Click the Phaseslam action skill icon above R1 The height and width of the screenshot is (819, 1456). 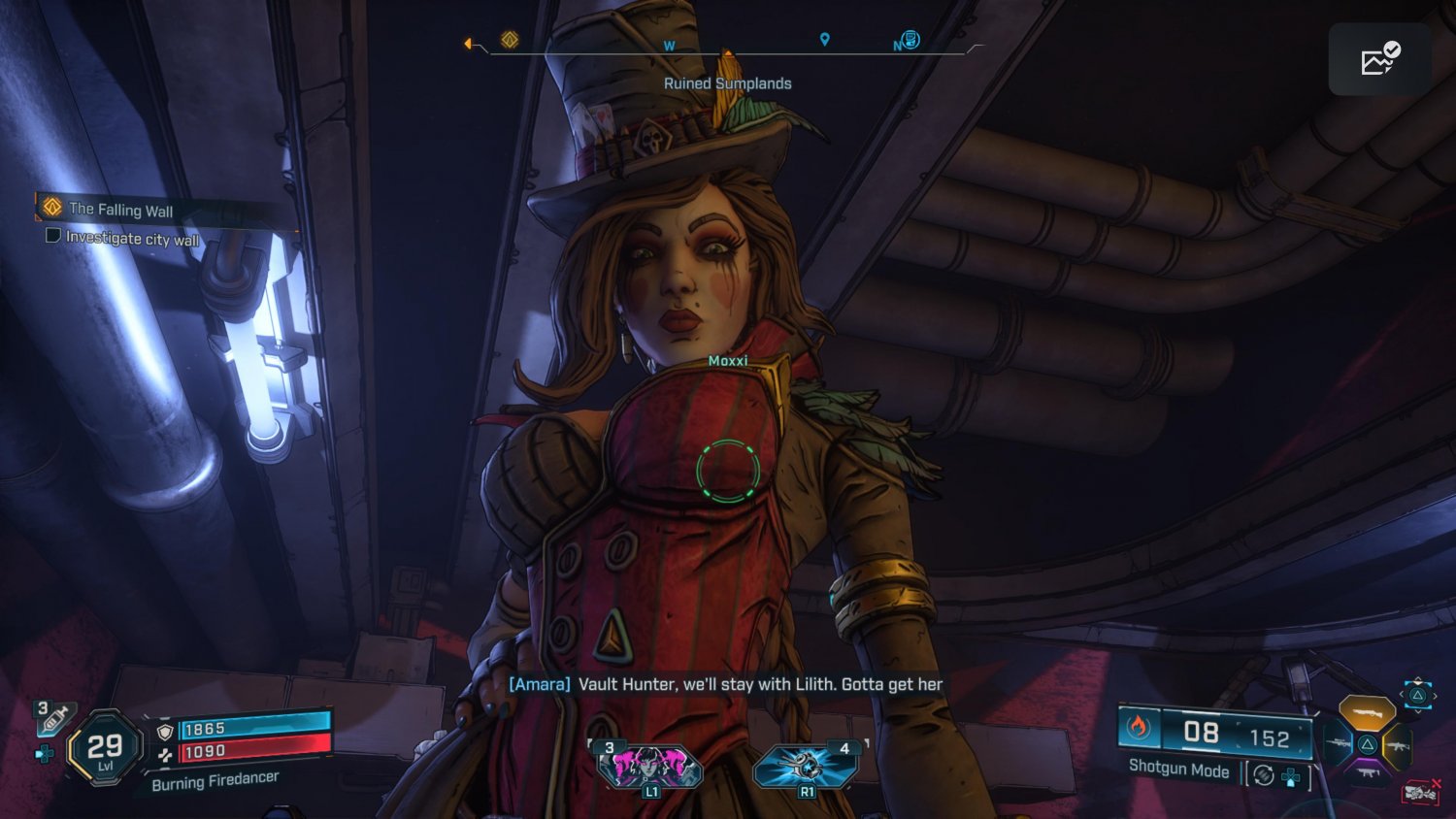(805, 763)
